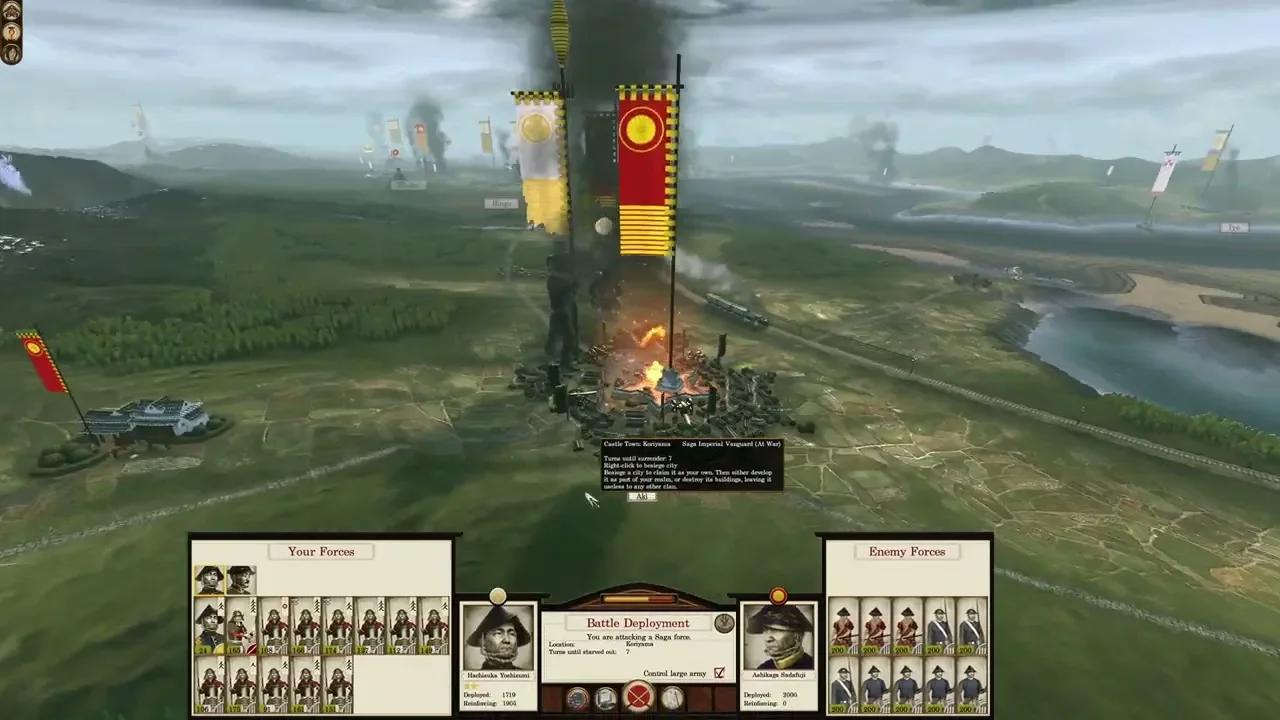Click the white standards icon beside the battle button

[672, 698]
